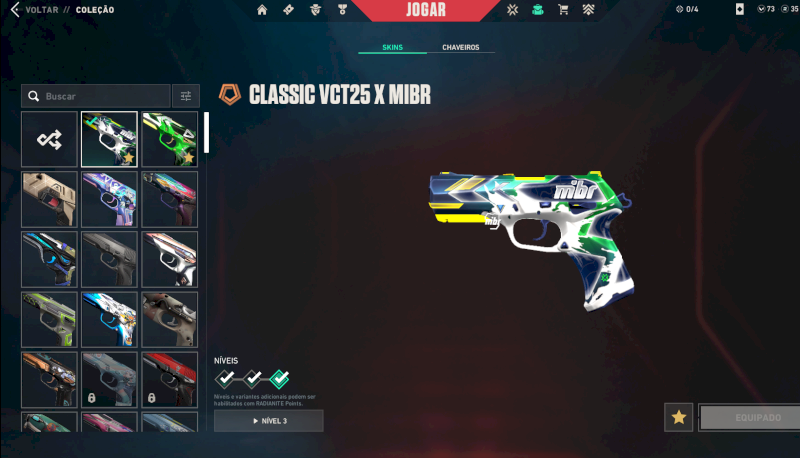Open the skin filter options button

(x=185, y=96)
